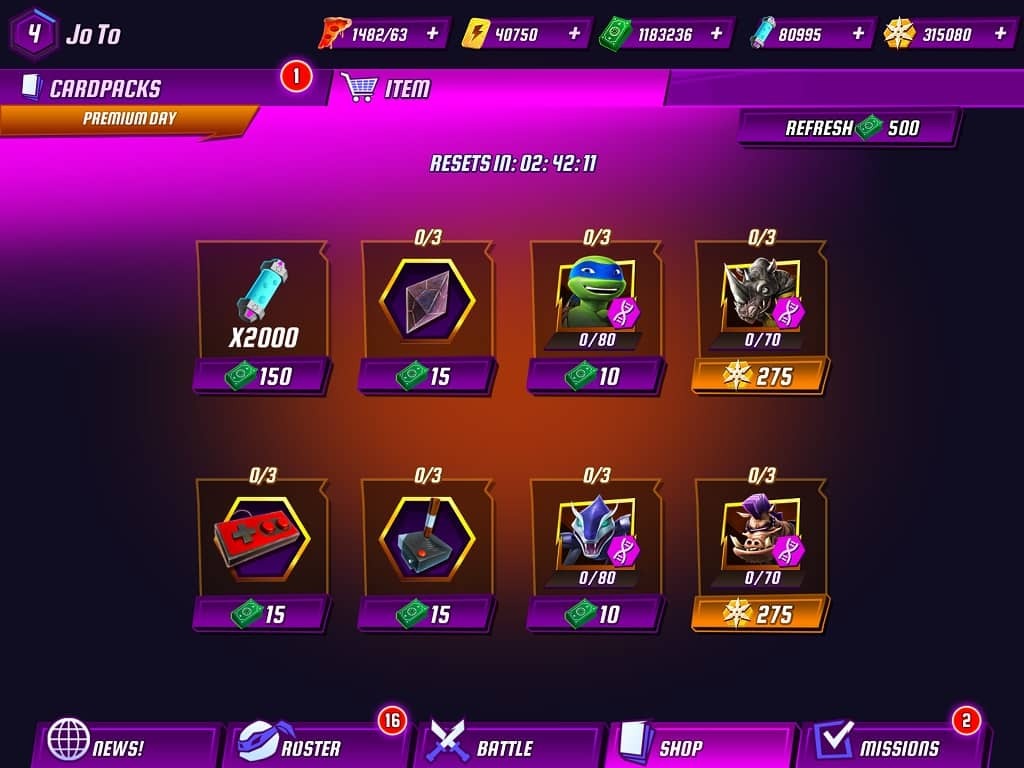Open the Shop menu
Image resolution: width=1024 pixels, height=768 pixels.
(690, 747)
